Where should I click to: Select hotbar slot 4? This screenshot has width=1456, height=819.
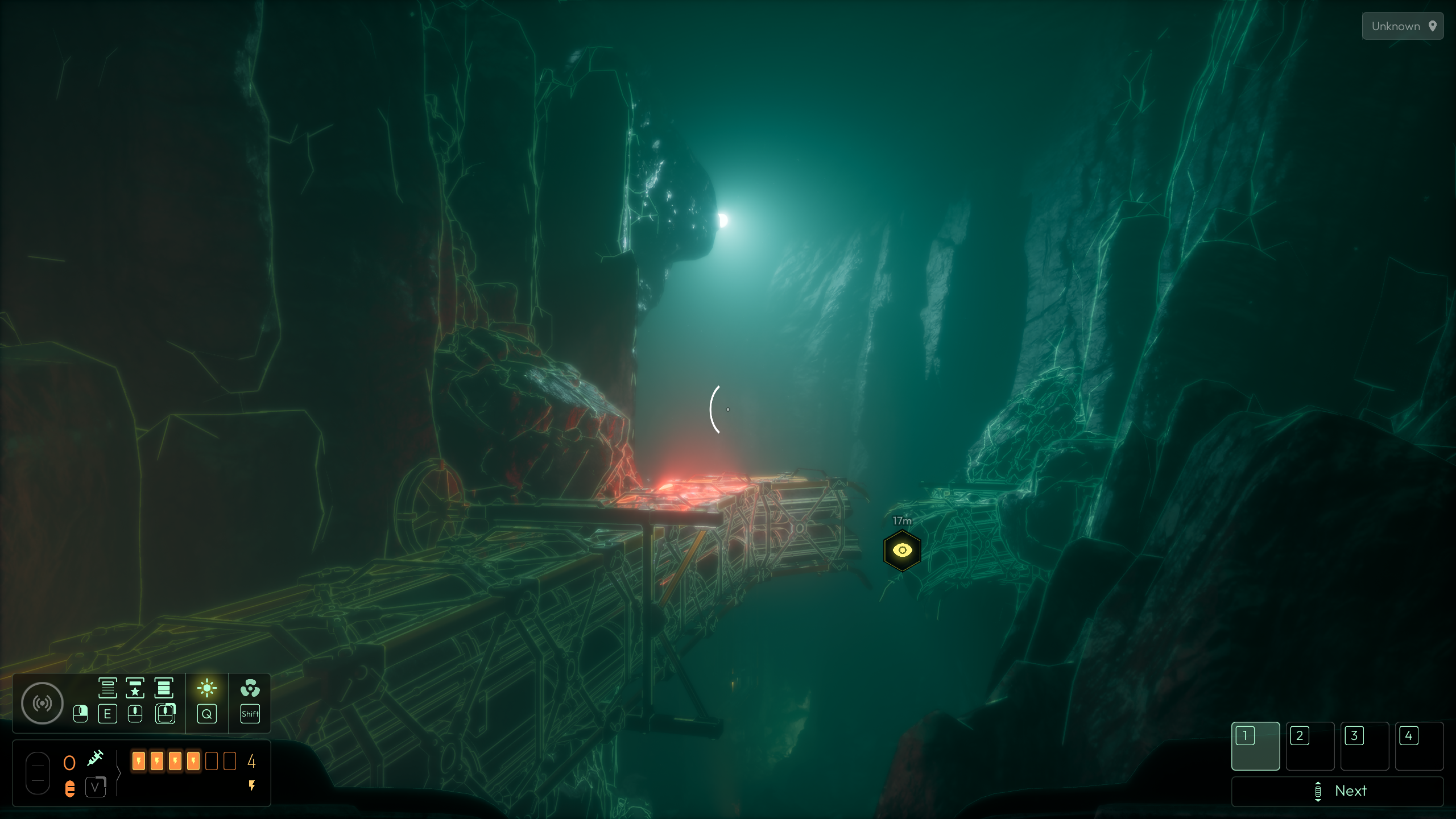1419,746
